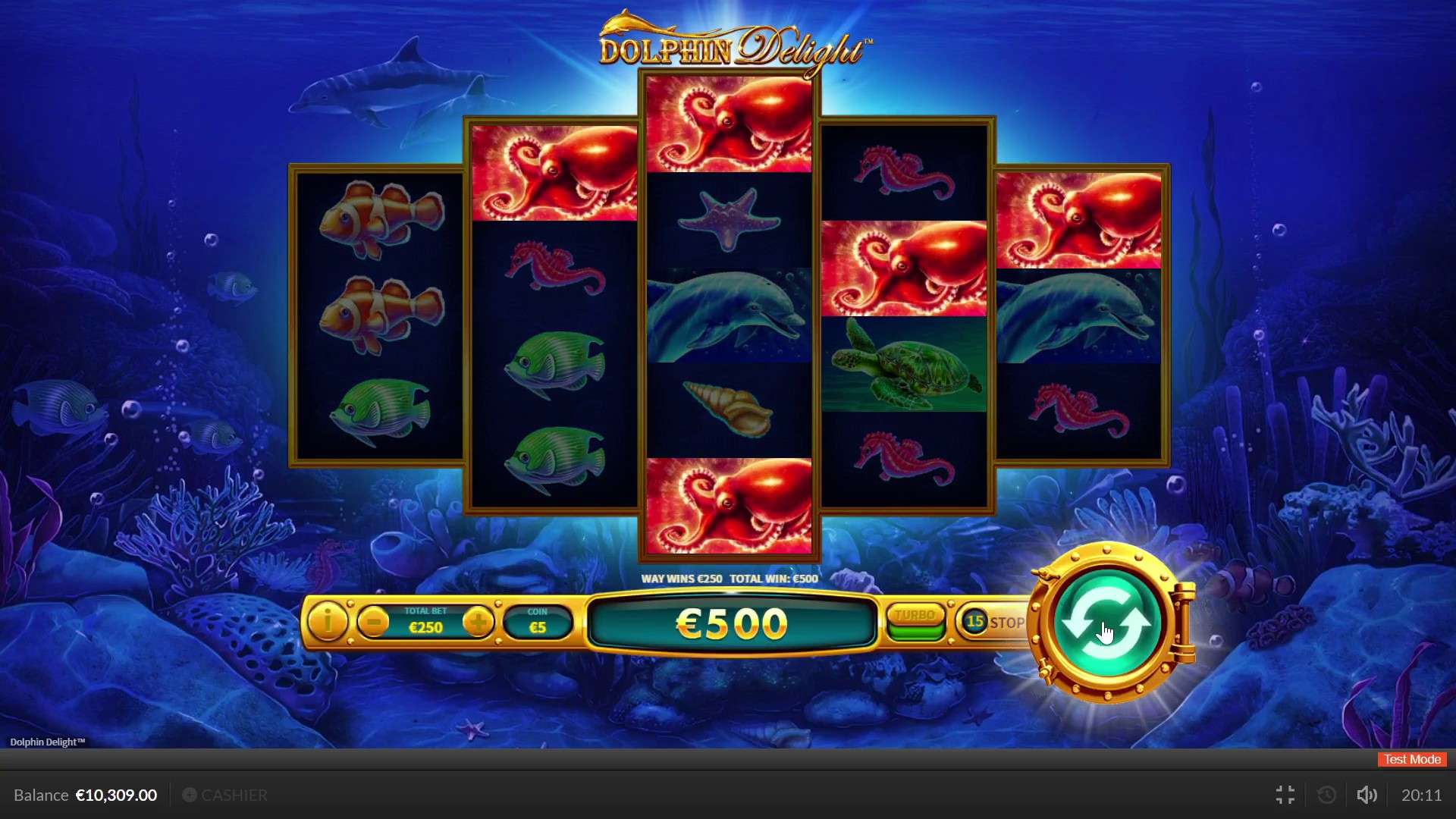Exit fullscreen mode from the bottom bar
Viewport: 1456px width, 819px height.
tap(1285, 795)
